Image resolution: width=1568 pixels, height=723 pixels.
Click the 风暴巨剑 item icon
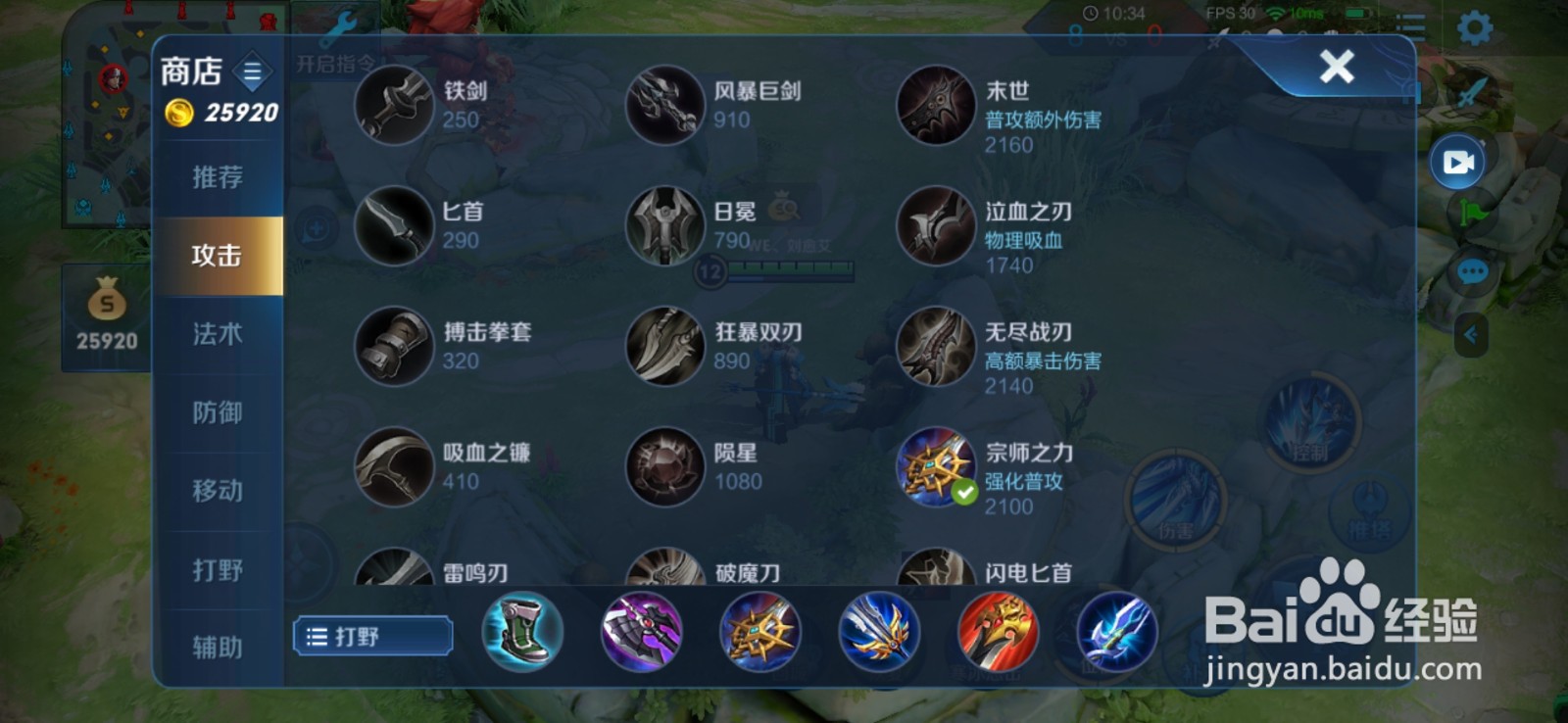(x=665, y=105)
